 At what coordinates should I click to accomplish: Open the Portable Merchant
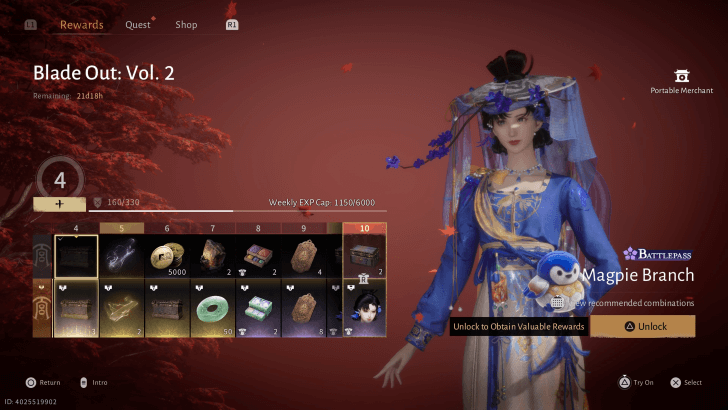pos(681,81)
